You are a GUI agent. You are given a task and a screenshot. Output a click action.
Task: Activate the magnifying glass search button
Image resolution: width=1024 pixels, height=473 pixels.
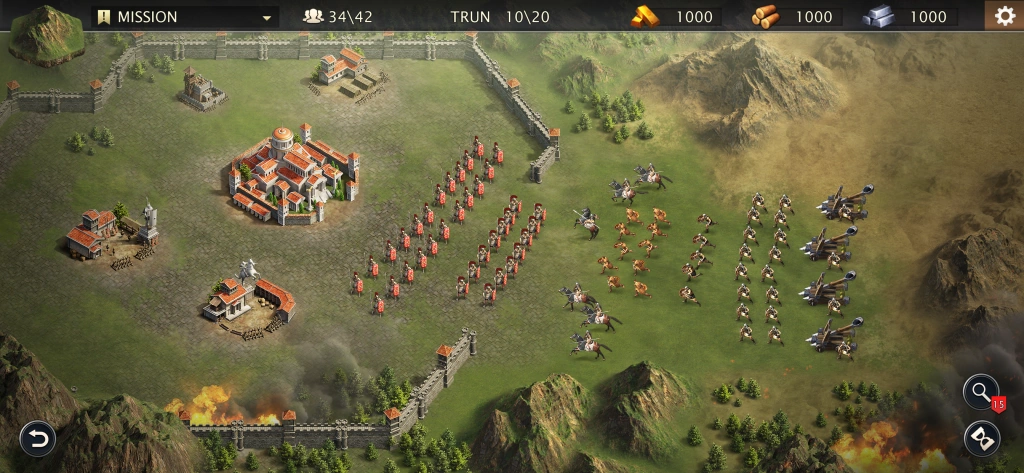tap(981, 392)
